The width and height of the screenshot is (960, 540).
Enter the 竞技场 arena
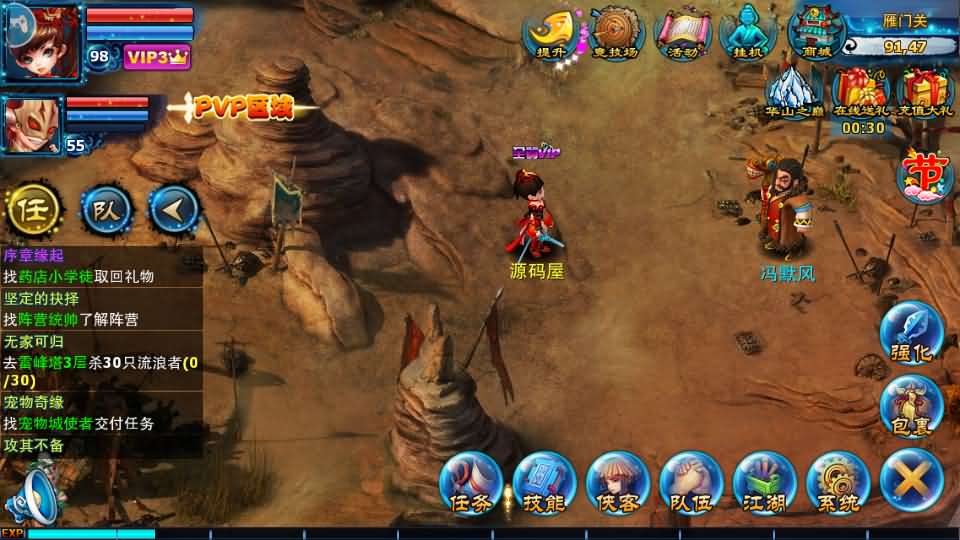coord(615,32)
